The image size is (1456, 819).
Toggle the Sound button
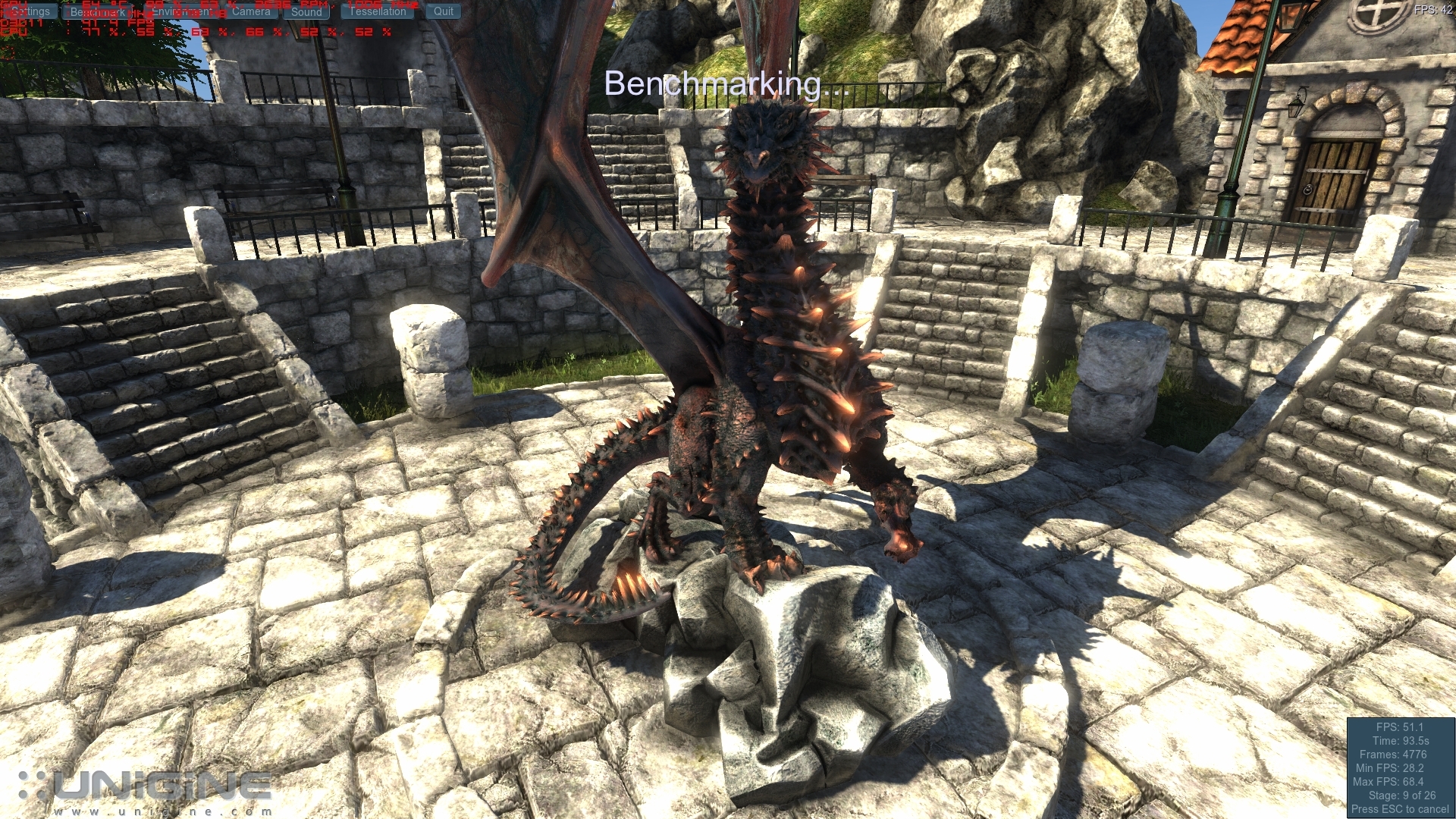[x=306, y=11]
